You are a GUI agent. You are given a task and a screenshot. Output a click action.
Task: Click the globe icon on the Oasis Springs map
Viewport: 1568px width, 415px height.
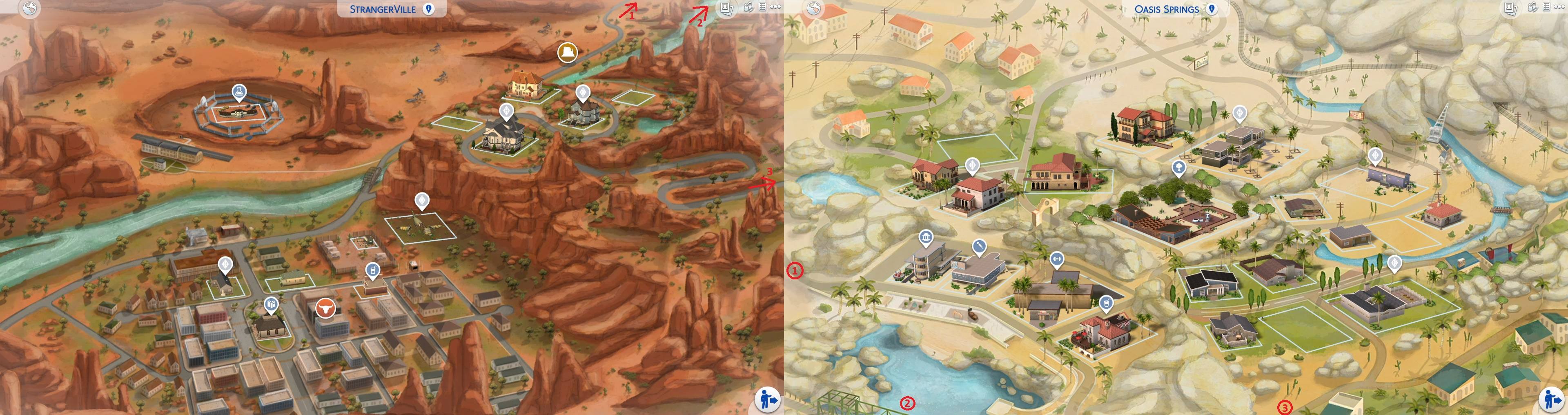813,9
